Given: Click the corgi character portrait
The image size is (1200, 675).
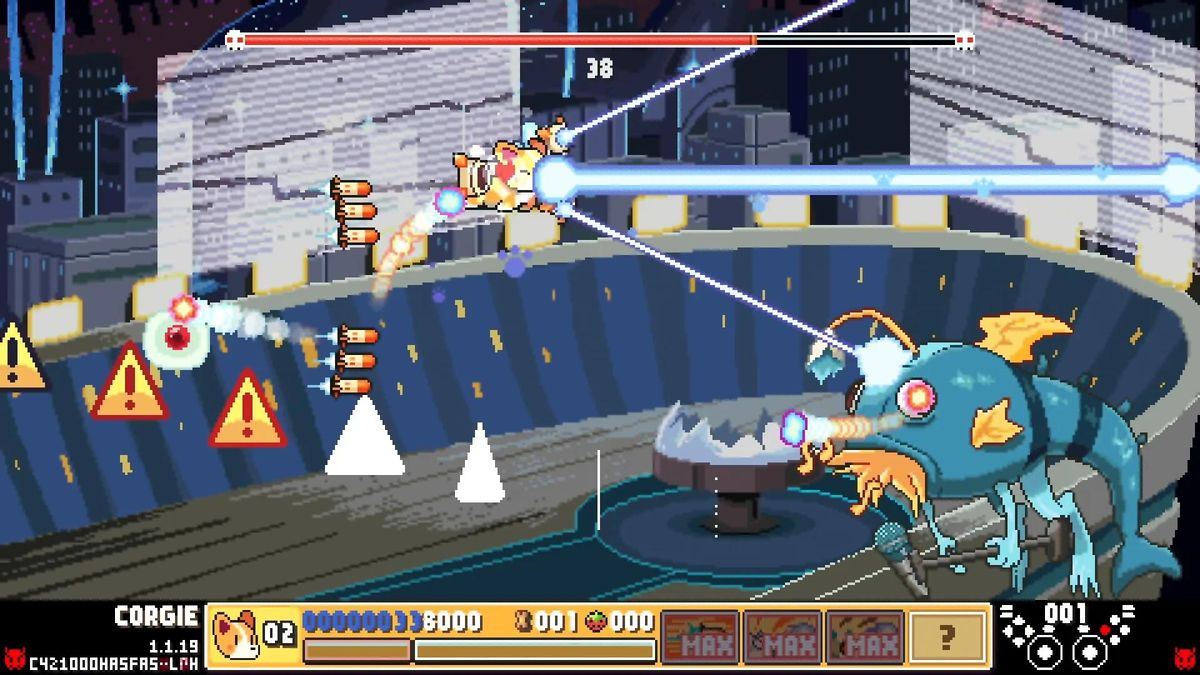Looking at the screenshot, I should tap(235, 634).
